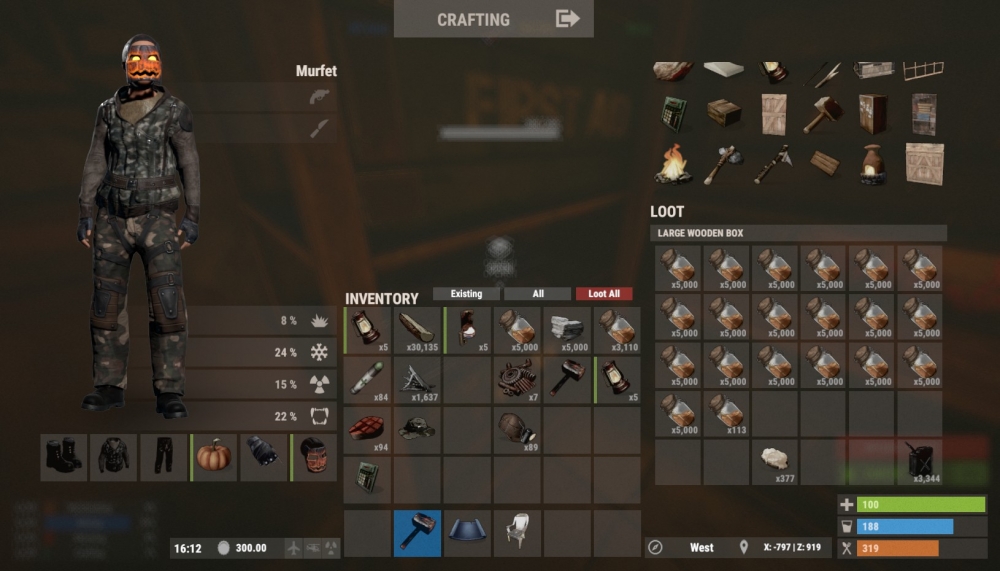Take the fuel can stack of 3,344

[x=921, y=461]
